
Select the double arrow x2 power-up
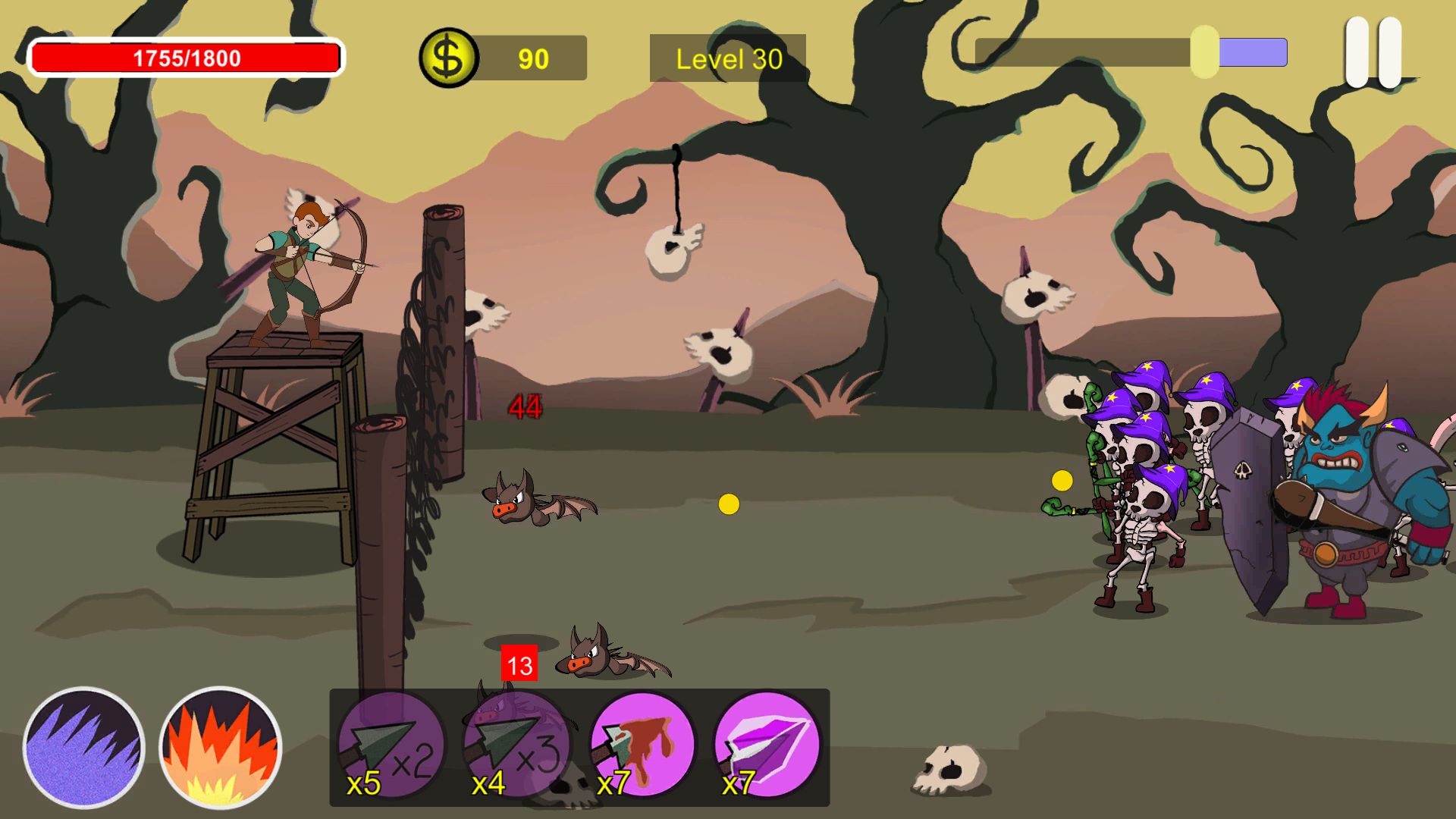click(x=391, y=745)
